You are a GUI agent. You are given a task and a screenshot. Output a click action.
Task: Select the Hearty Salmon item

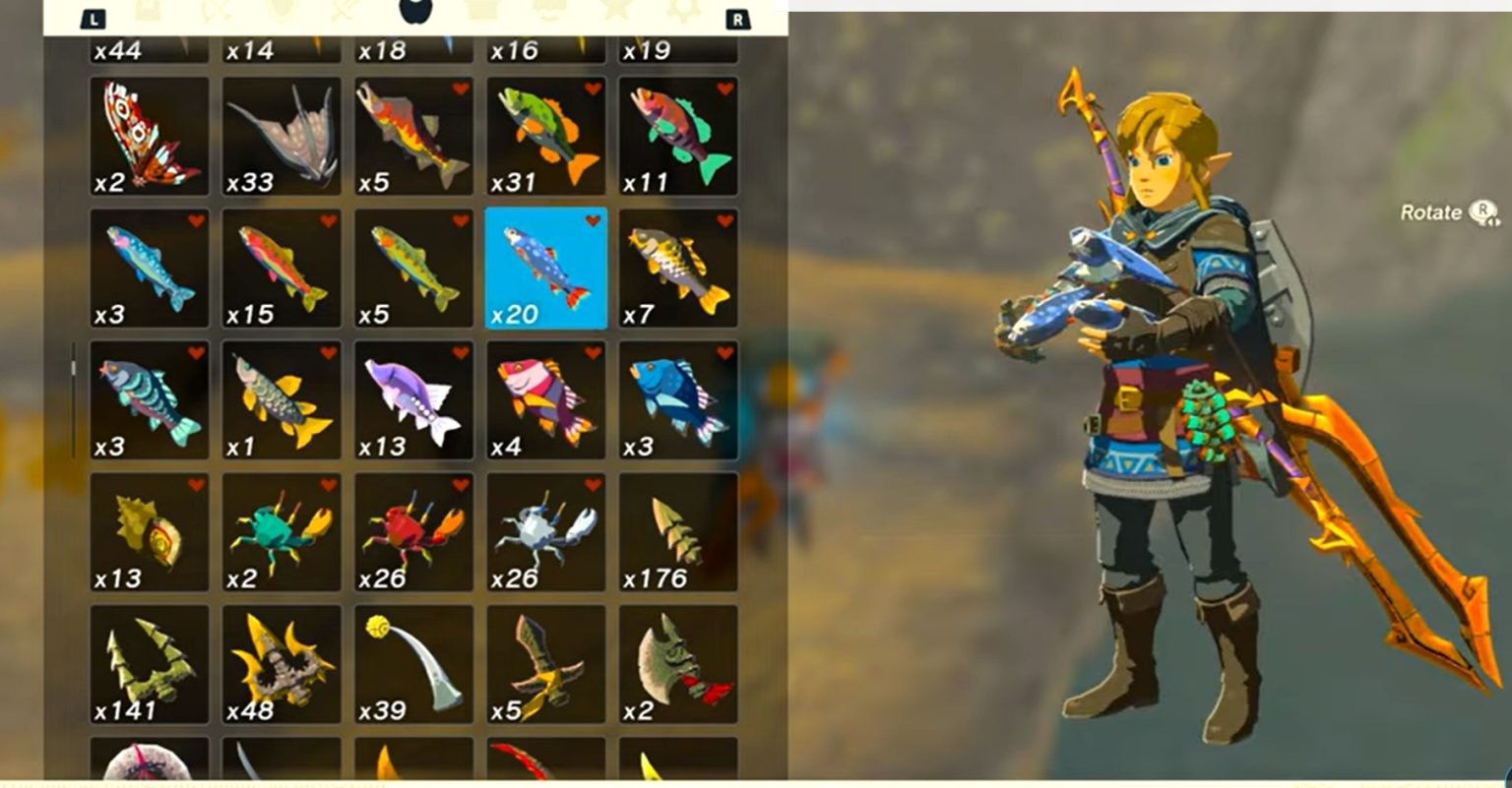click(413, 133)
